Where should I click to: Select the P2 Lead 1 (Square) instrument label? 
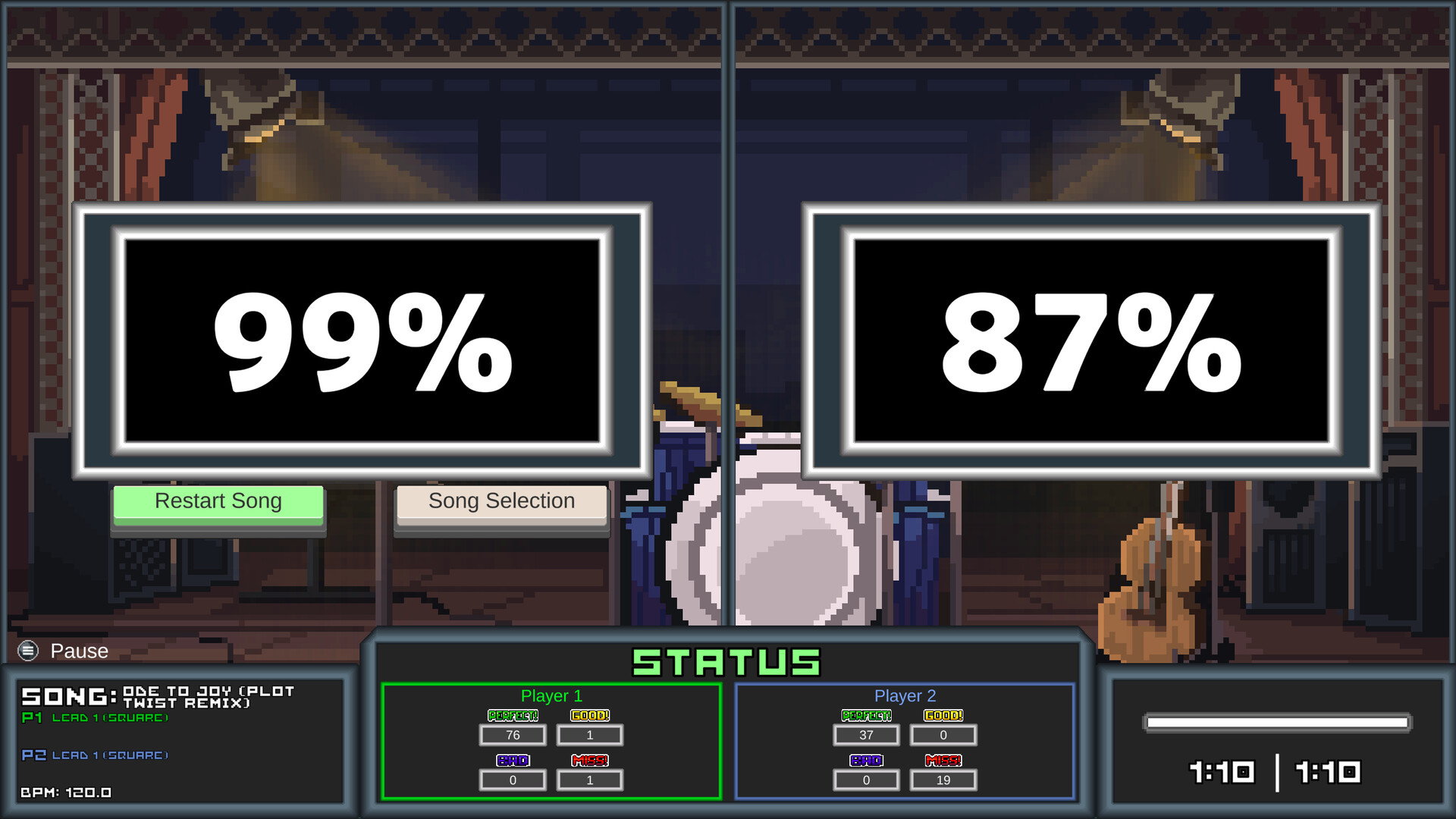(x=95, y=755)
